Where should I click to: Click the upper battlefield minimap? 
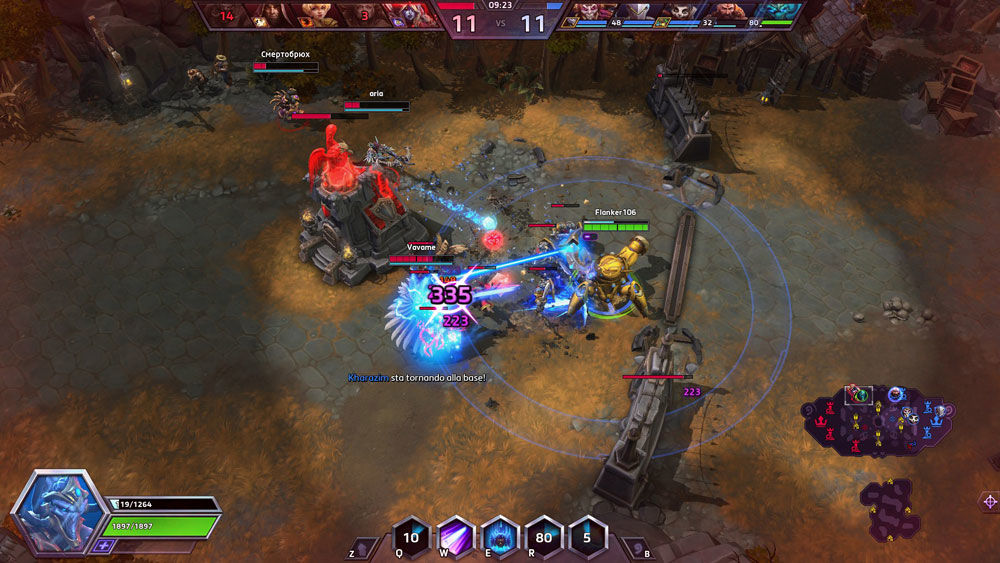[880, 423]
